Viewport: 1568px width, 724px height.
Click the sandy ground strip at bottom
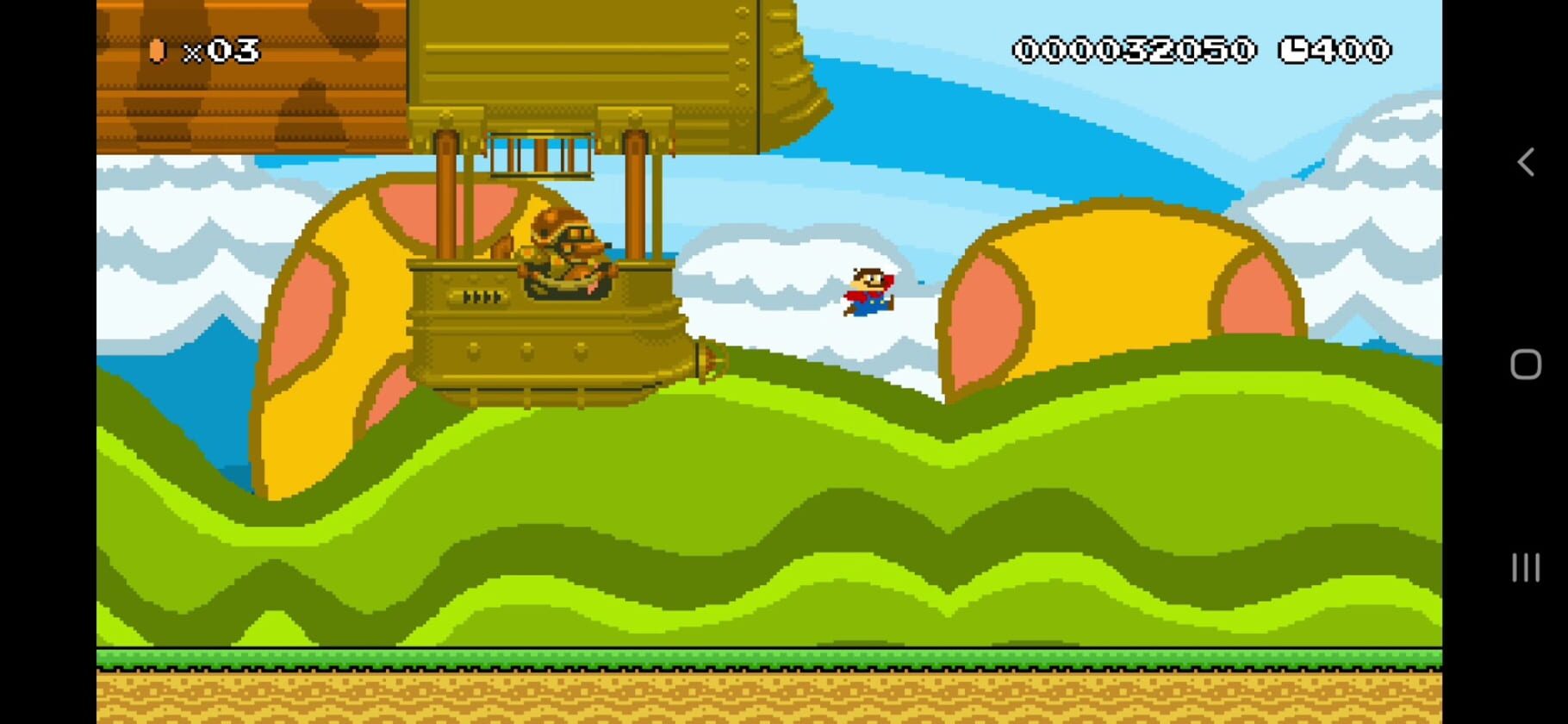[775, 698]
